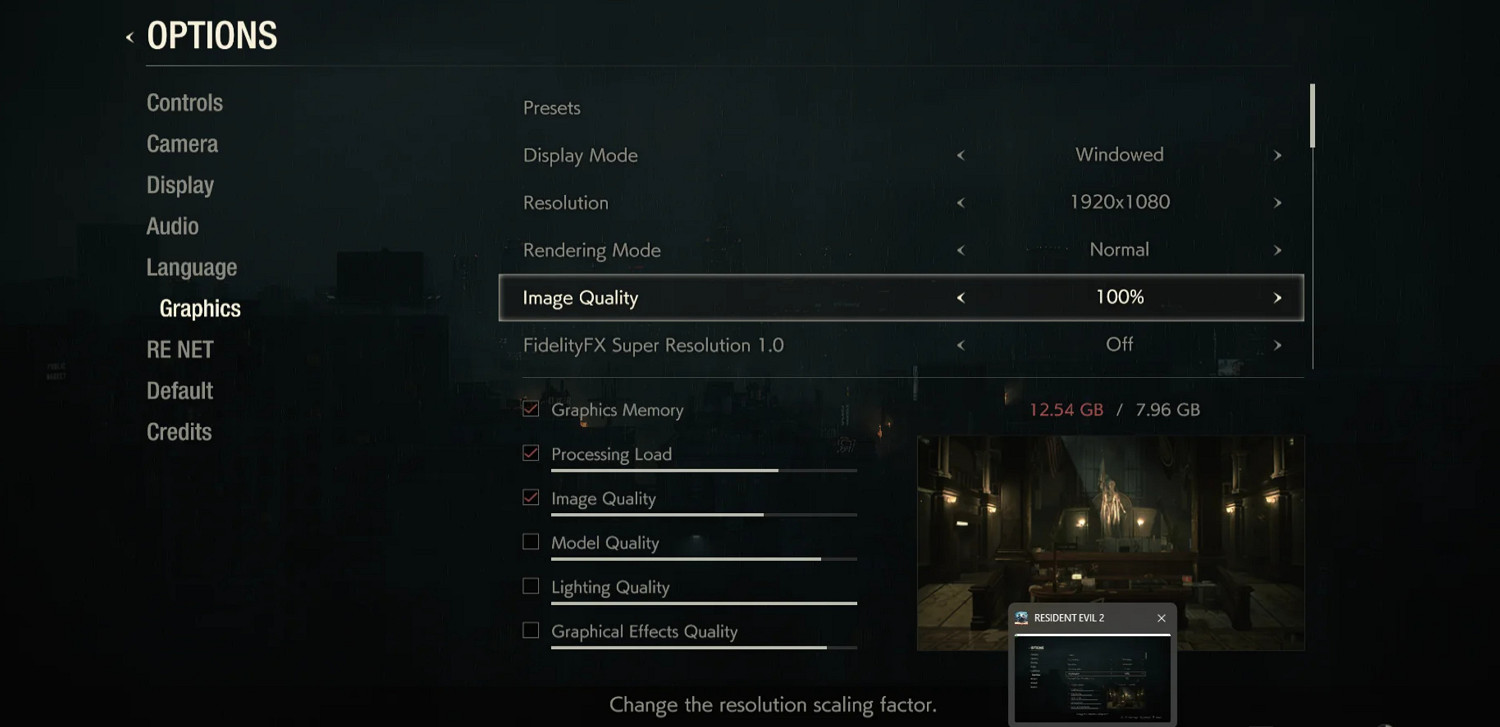Click the Processing Load usage bar
Image resolution: width=1500 pixels, height=727 pixels.
click(x=704, y=470)
